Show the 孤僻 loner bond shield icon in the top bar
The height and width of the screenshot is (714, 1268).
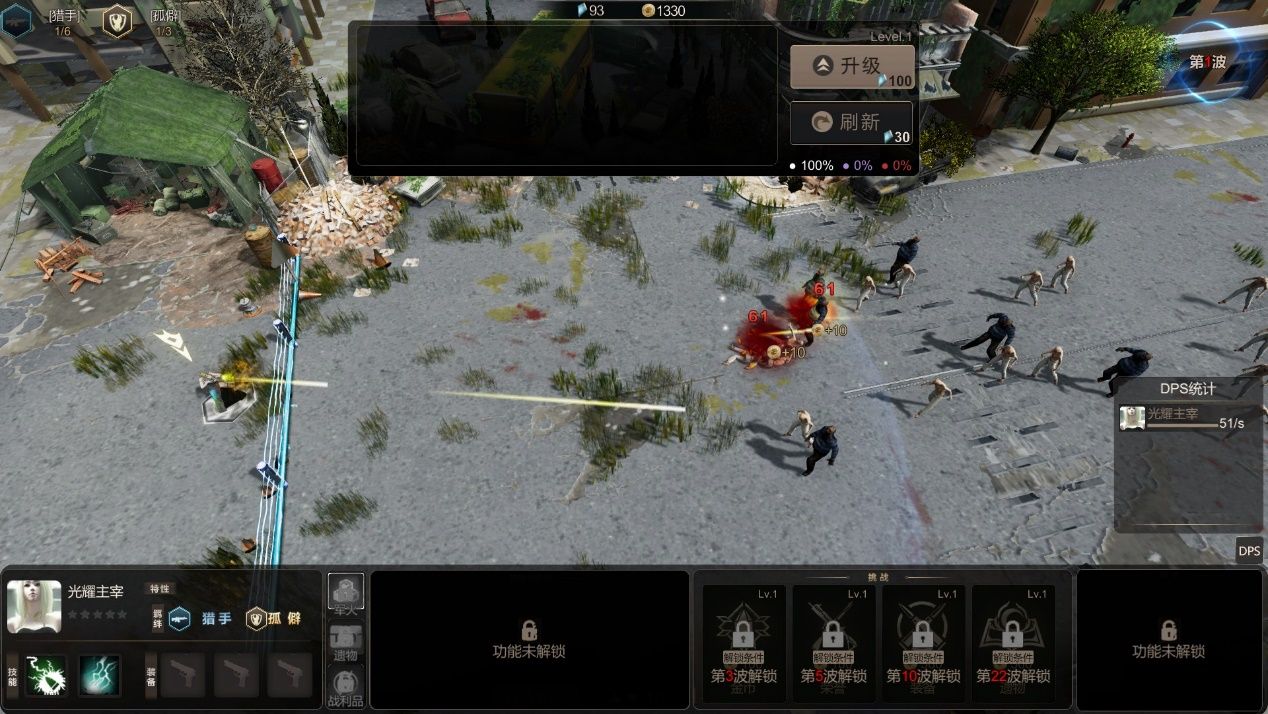click(117, 21)
